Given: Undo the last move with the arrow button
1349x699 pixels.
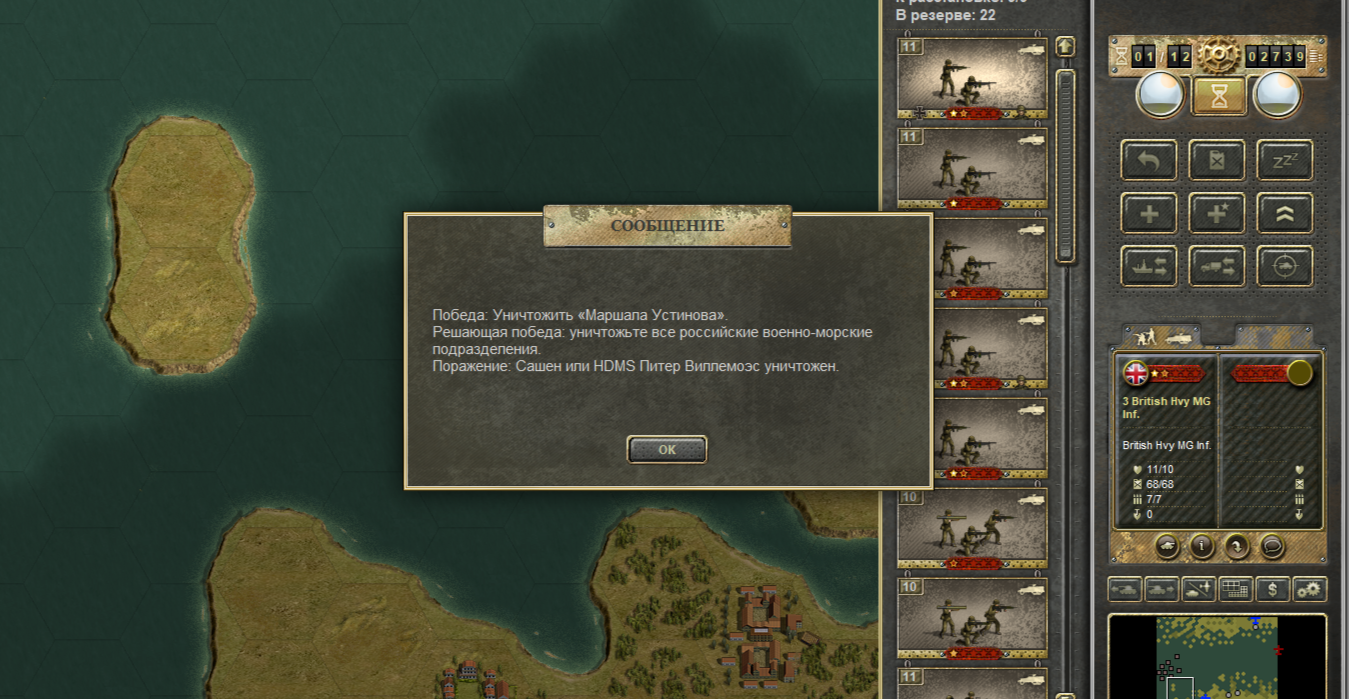Looking at the screenshot, I should click(1149, 160).
